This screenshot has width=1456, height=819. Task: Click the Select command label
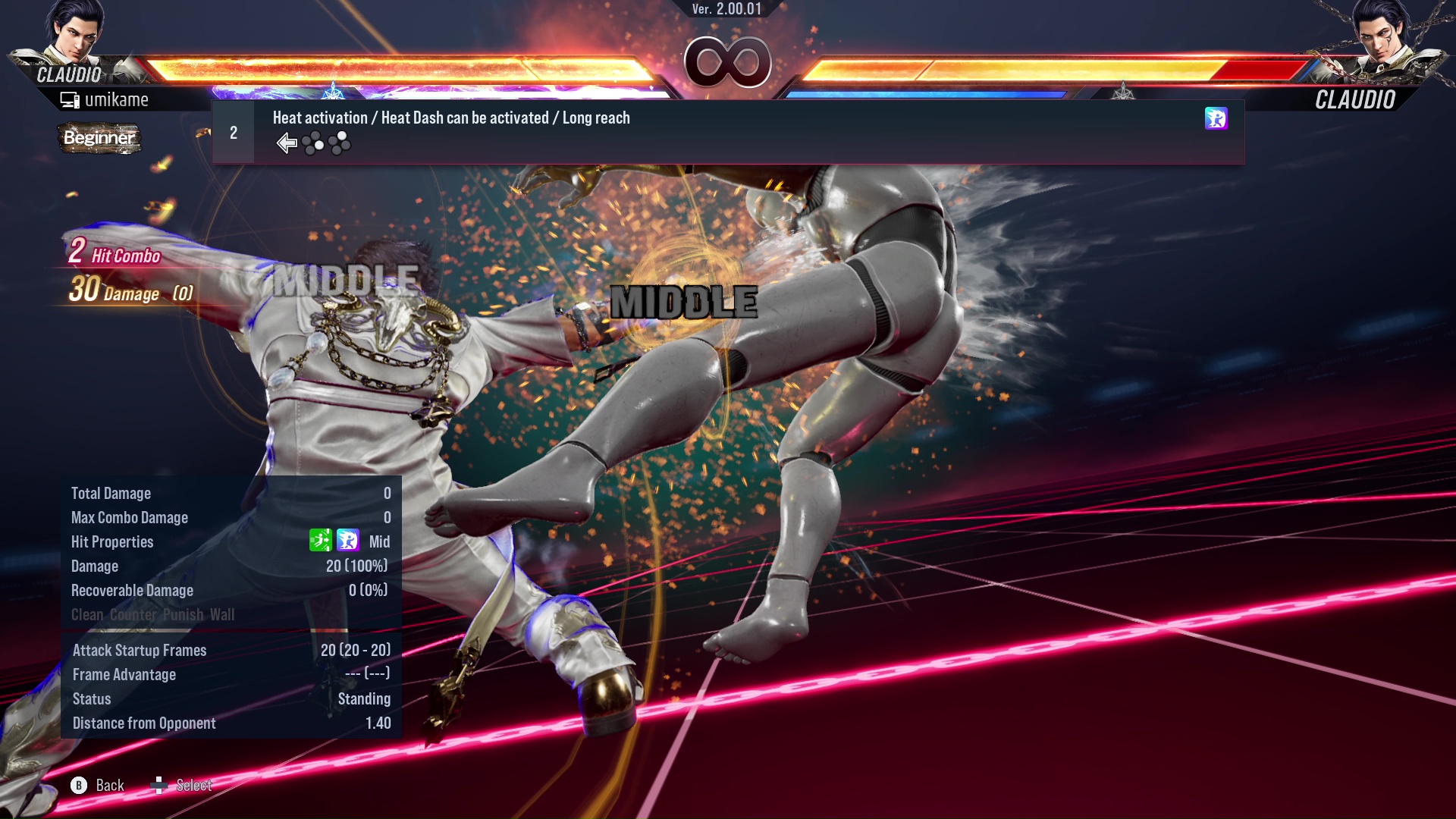[193, 786]
